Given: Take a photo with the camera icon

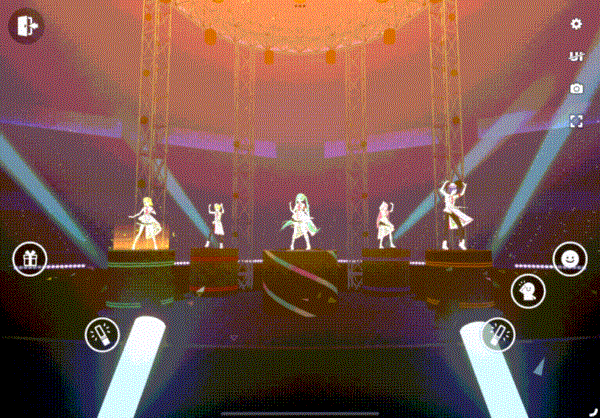Looking at the screenshot, I should [576, 88].
